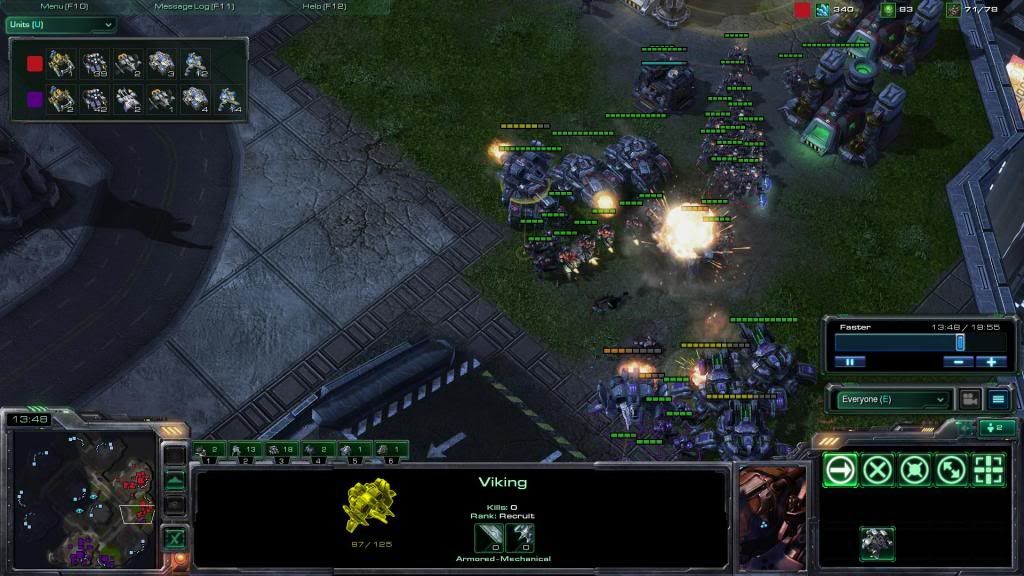This screenshot has width=1024, height=576.
Task: Open the Message Log
Action: coord(195,6)
